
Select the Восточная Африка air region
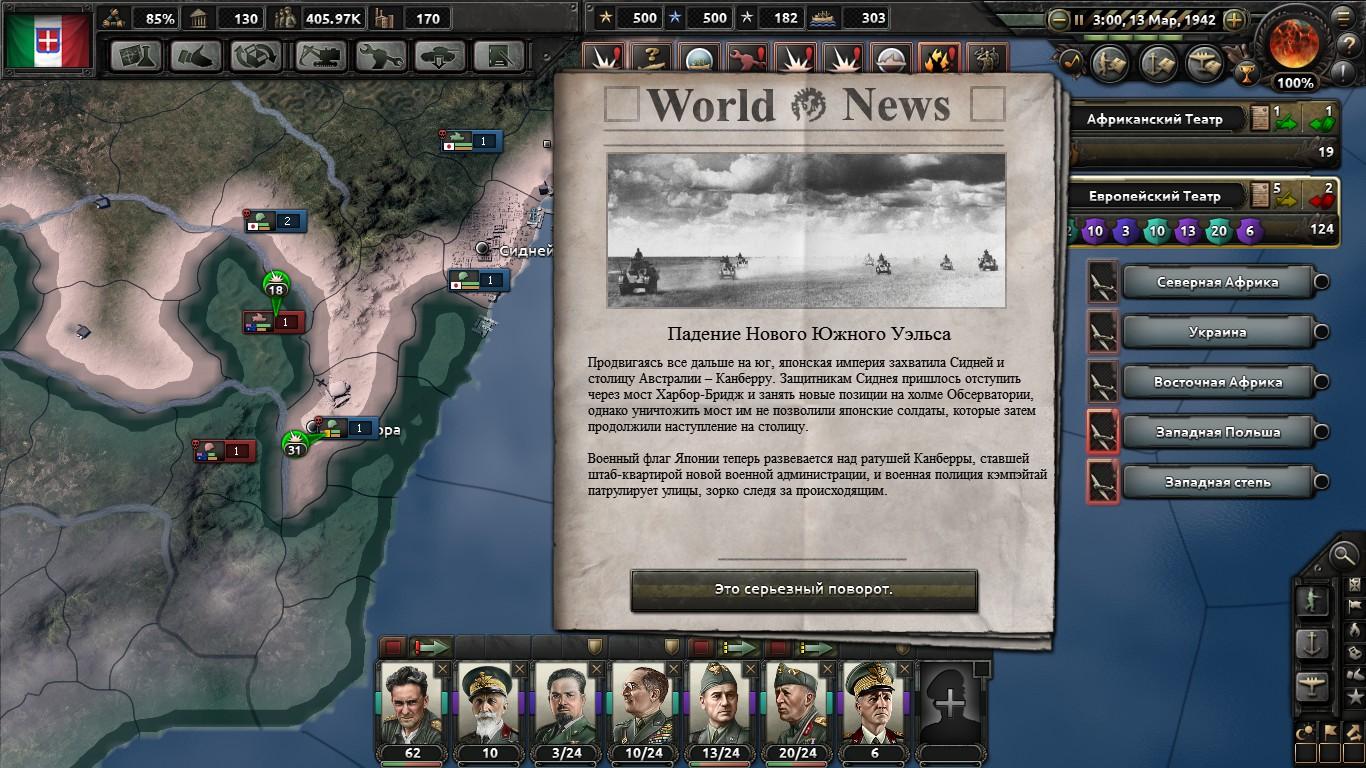click(x=1217, y=382)
